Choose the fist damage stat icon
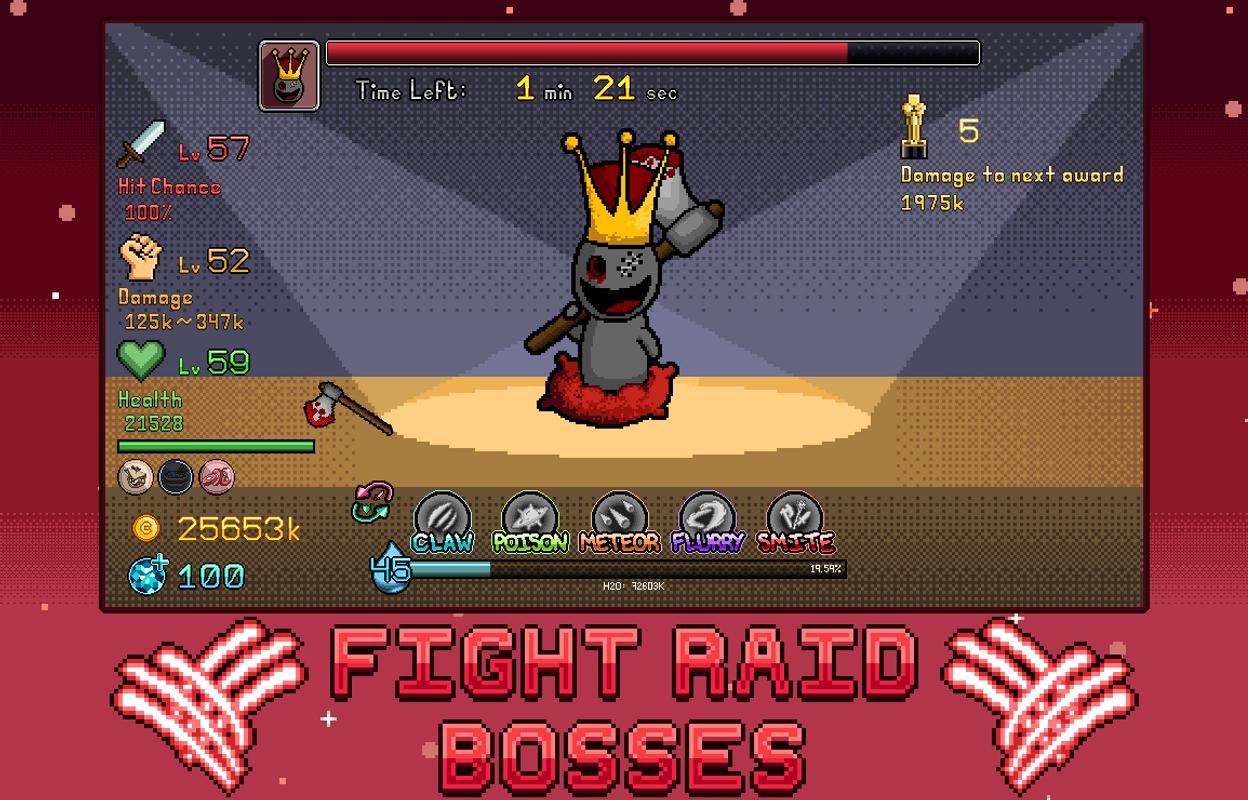This screenshot has height=800, width=1248. pyautogui.click(x=140, y=258)
